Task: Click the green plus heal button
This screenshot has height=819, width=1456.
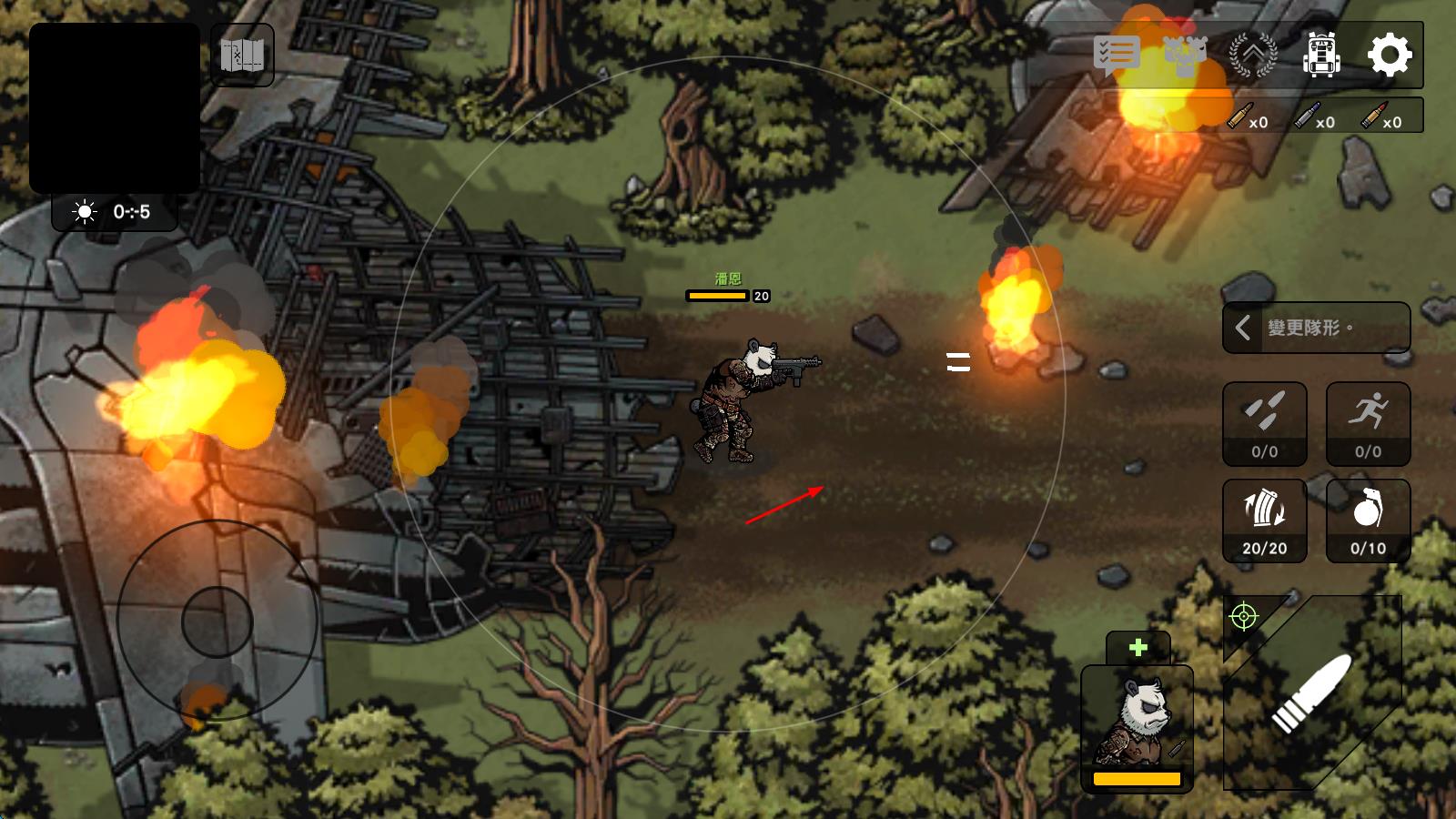Action: (1137, 648)
